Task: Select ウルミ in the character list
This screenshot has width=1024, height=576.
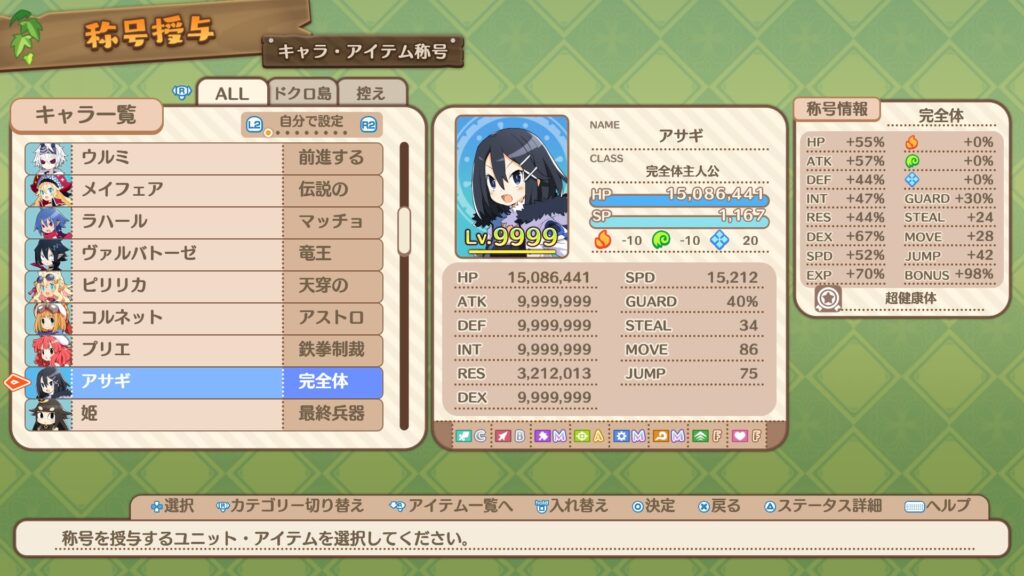Action: [x=204, y=157]
